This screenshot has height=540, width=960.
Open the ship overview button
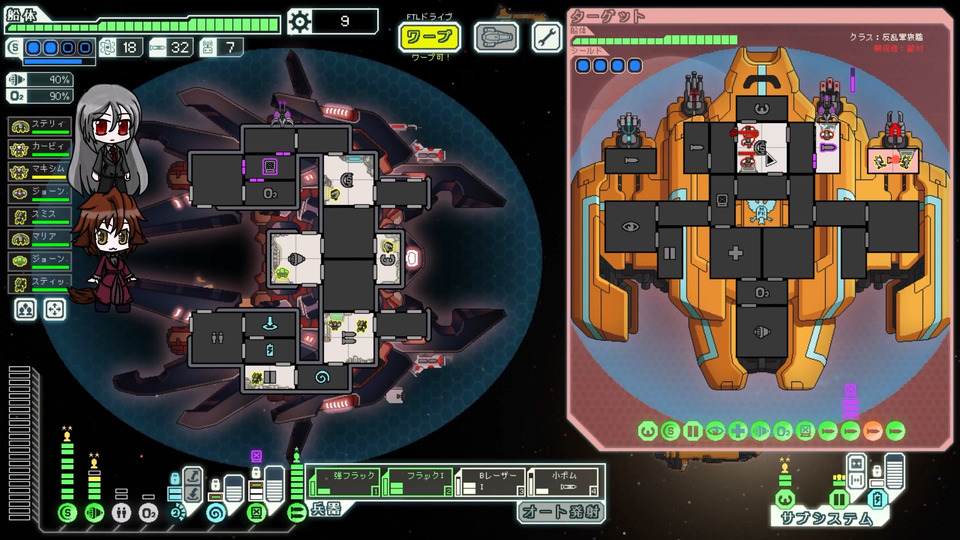(494, 37)
